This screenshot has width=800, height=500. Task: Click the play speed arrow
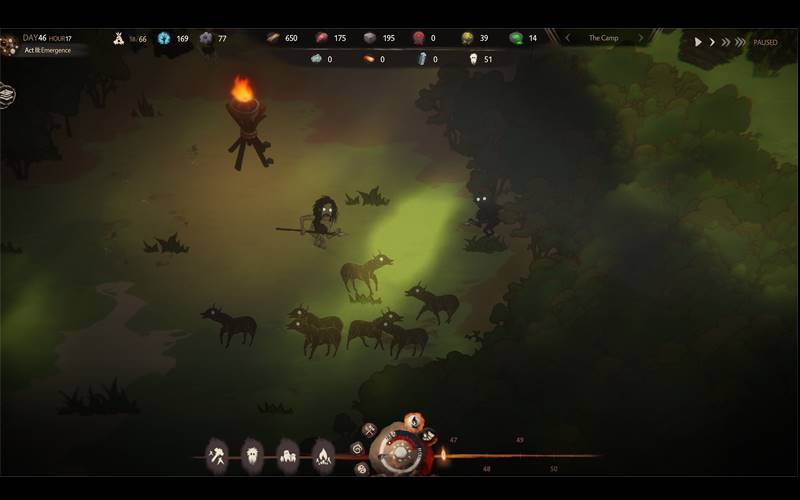point(698,42)
